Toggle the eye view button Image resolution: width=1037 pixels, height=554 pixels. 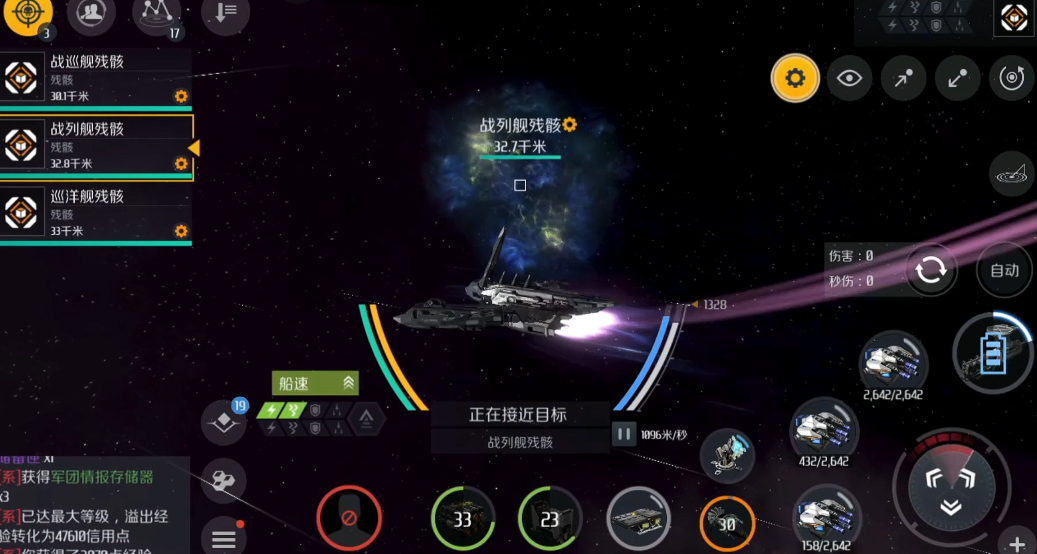pyautogui.click(x=849, y=78)
